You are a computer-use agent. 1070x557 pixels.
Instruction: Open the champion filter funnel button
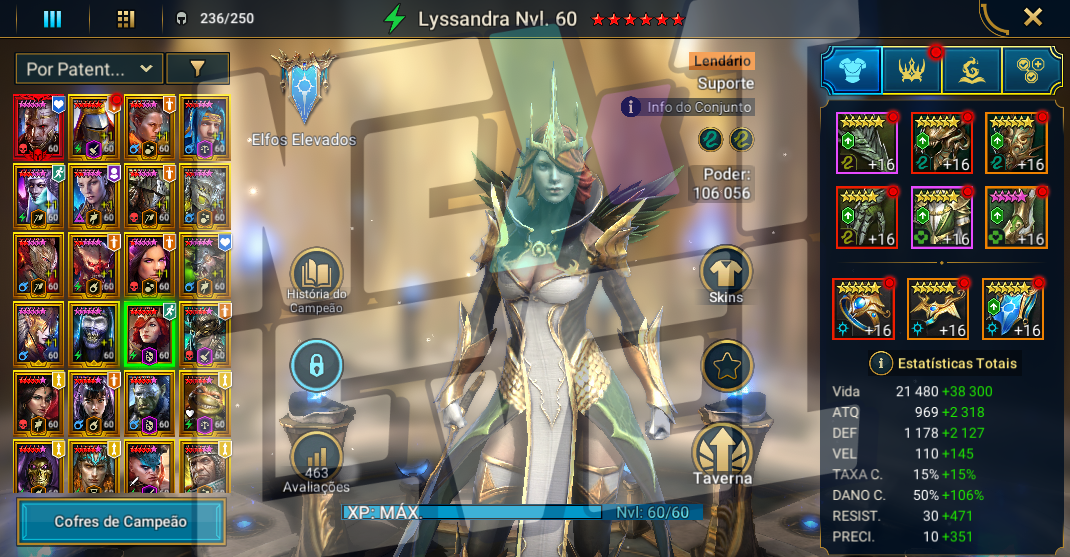point(197,69)
